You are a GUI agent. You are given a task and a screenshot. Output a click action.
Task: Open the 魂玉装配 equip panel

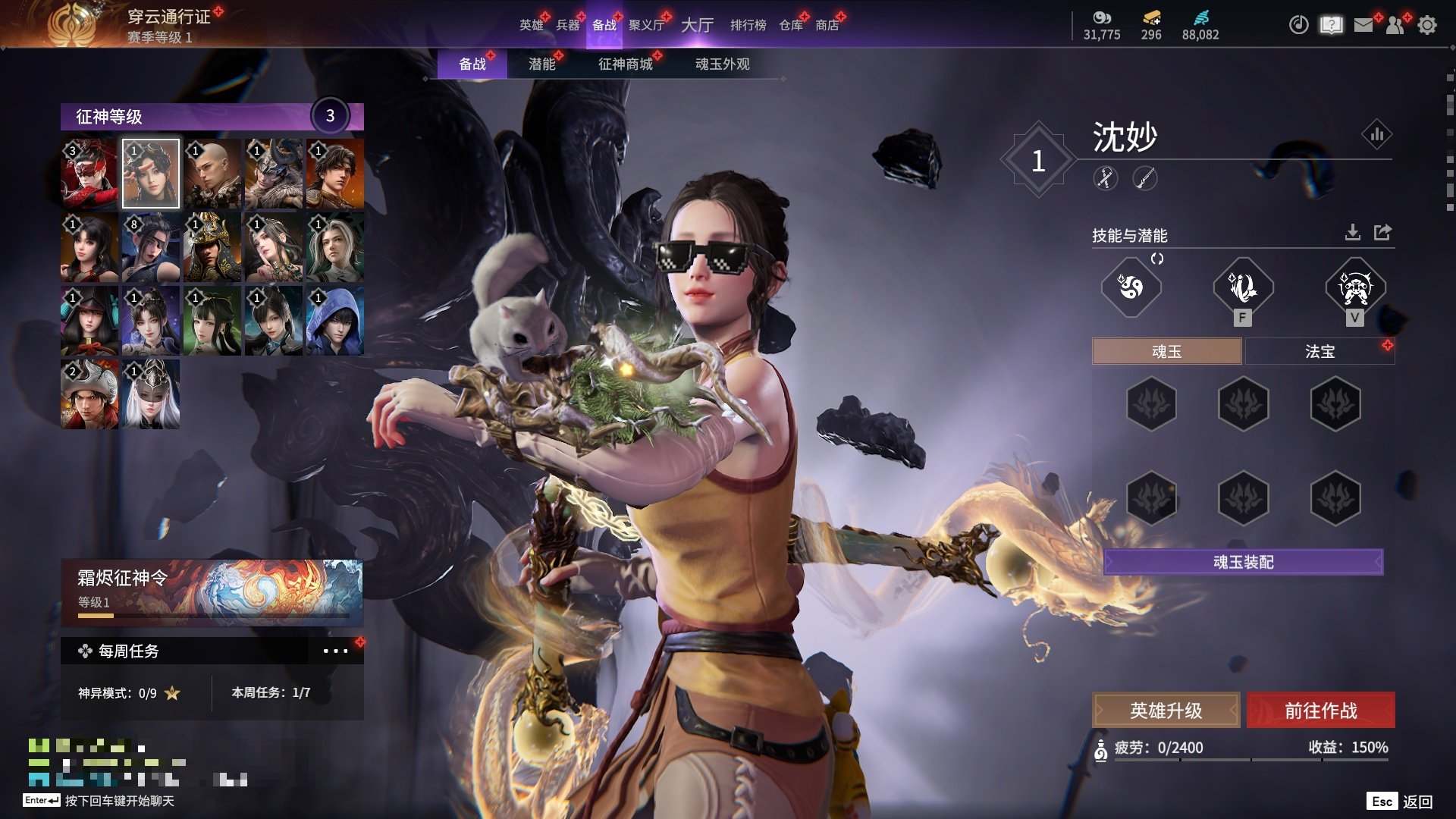click(x=1243, y=562)
